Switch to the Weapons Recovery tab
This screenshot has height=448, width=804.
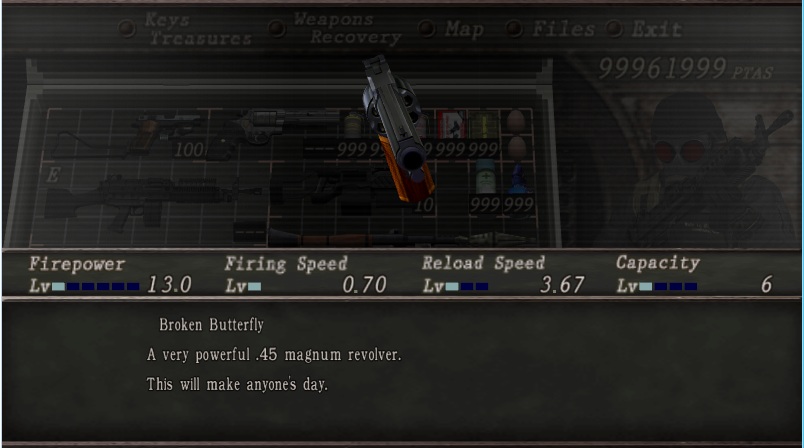click(x=346, y=28)
